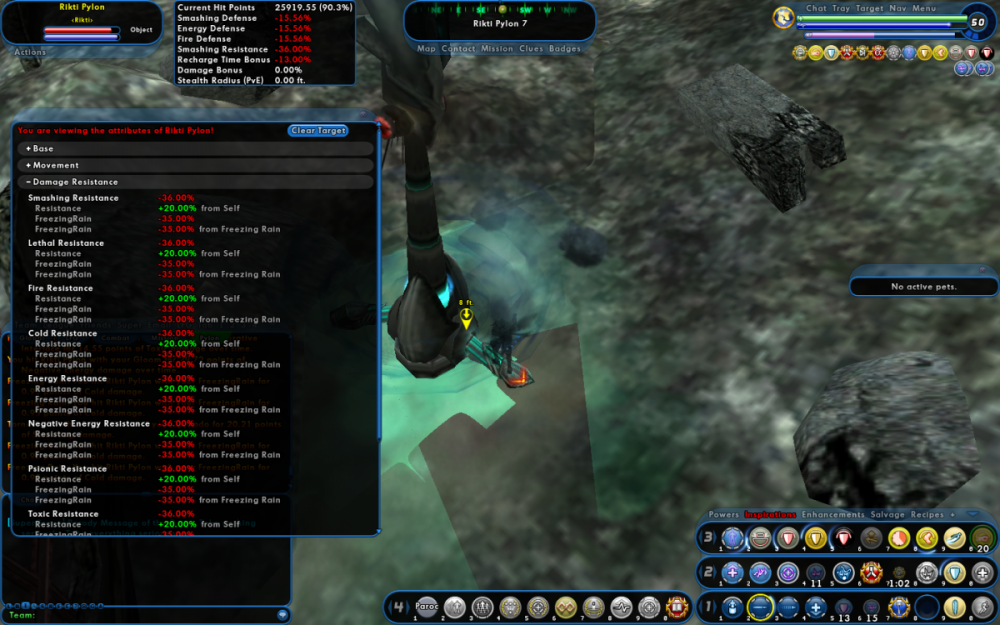1000x625 pixels.
Task: View the Badges window
Action: tap(565, 48)
